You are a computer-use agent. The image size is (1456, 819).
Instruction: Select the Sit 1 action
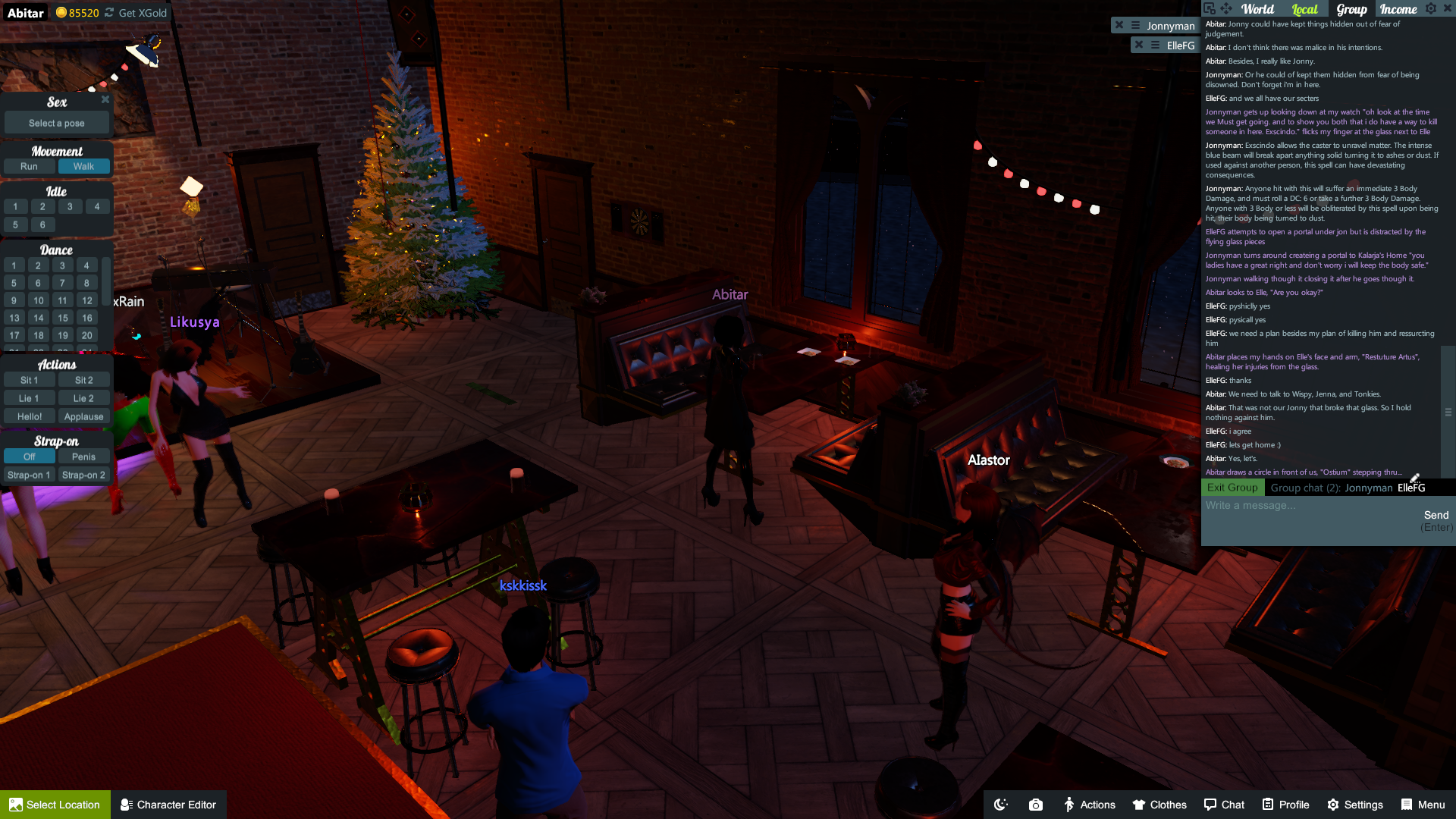(x=30, y=380)
